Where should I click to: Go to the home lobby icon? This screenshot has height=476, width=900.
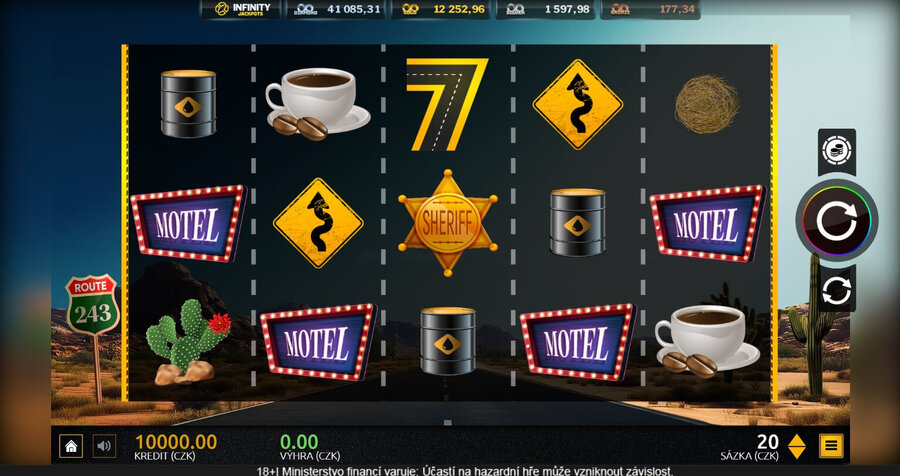coord(70,446)
